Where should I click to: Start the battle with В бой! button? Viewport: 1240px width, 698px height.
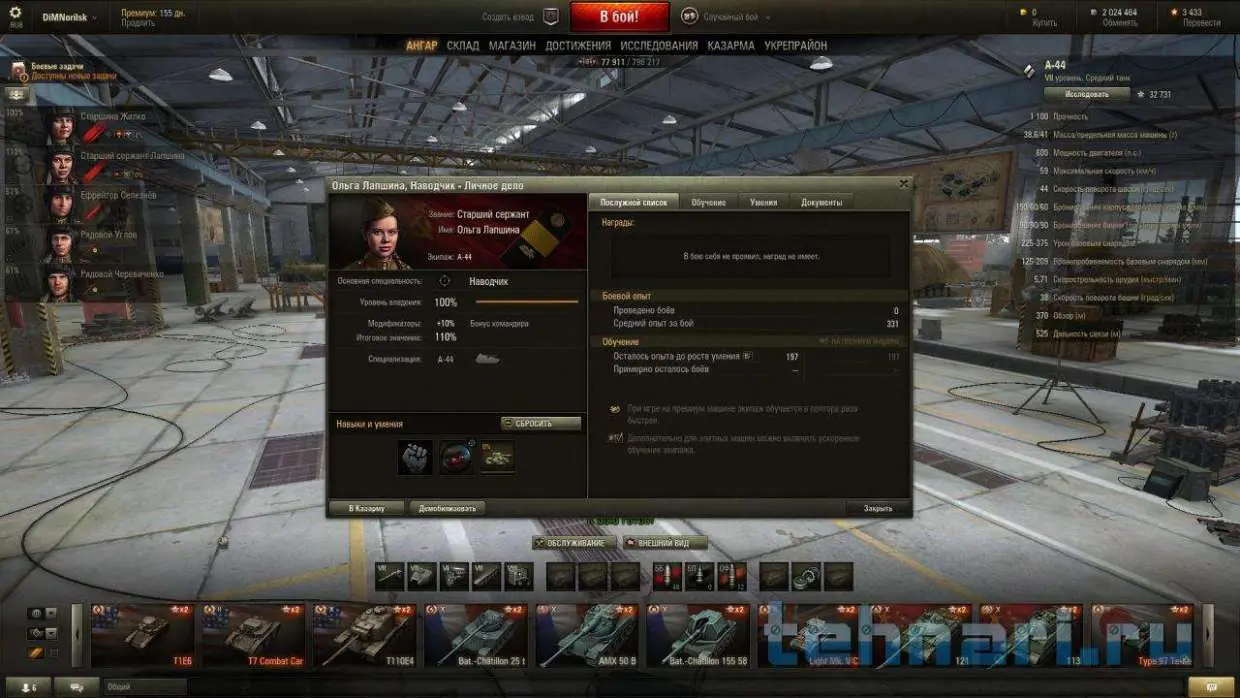pyautogui.click(x=619, y=16)
